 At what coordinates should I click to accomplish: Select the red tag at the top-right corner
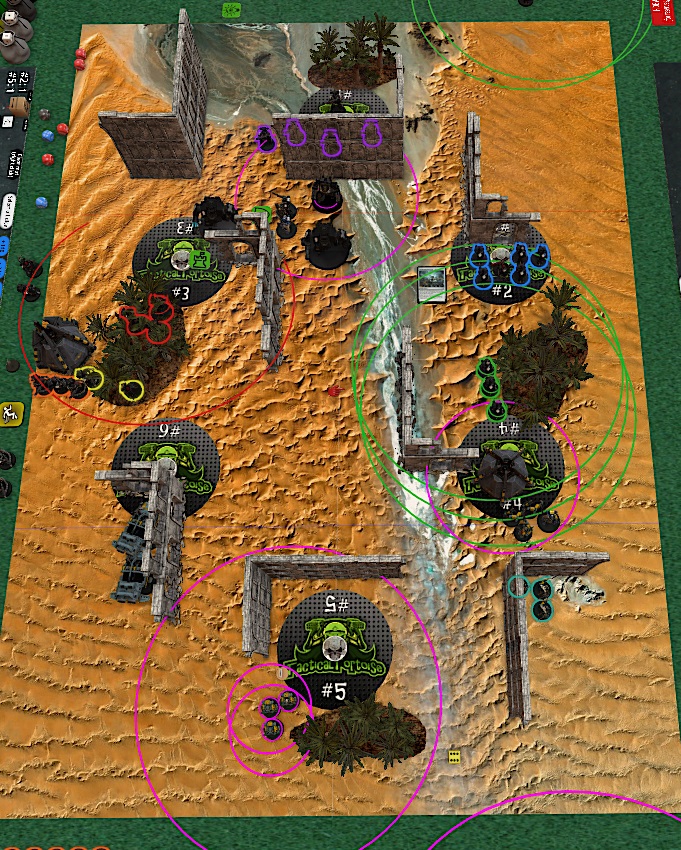pos(661,10)
